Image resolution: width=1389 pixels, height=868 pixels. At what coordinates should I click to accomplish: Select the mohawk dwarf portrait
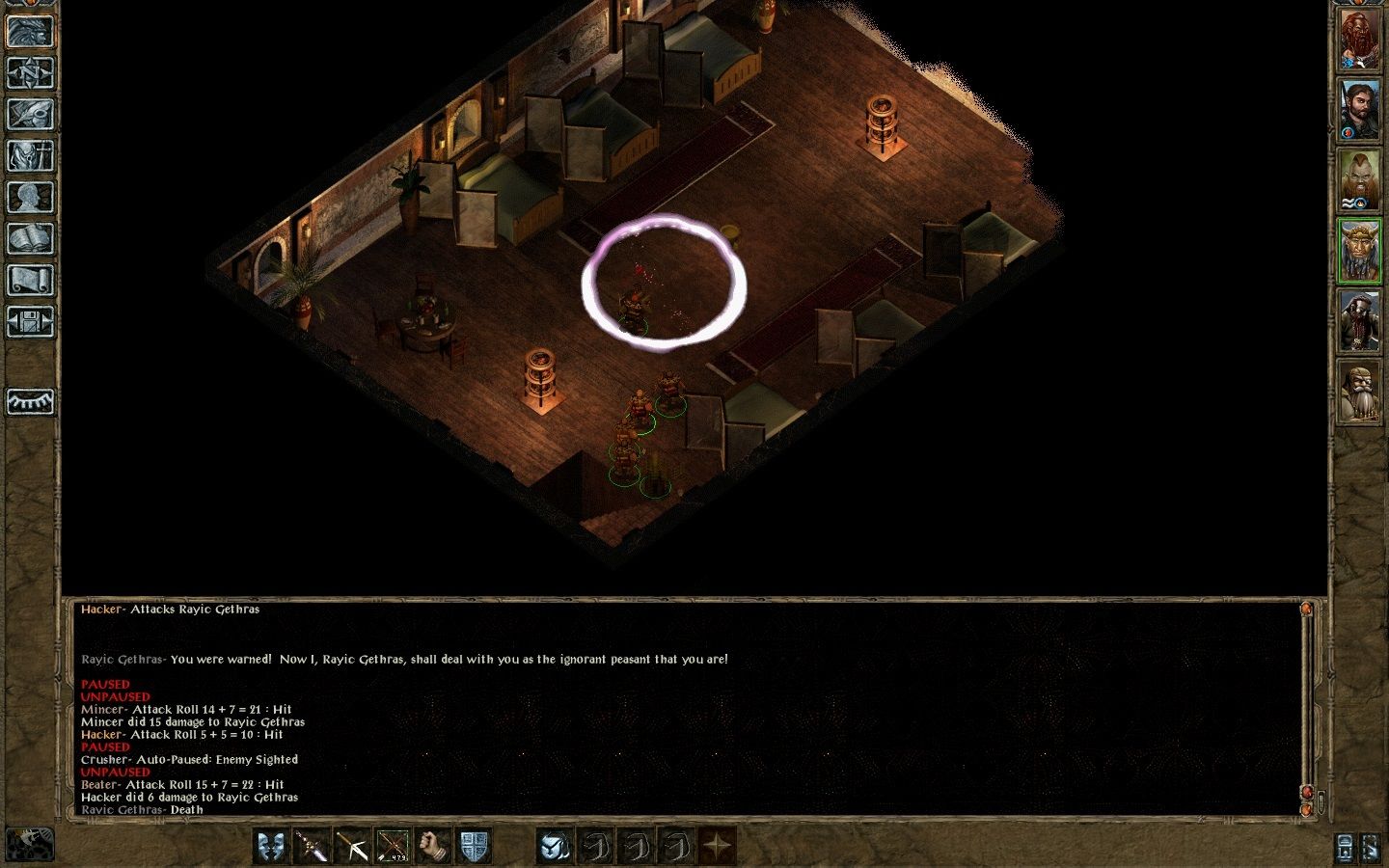(x=1358, y=179)
